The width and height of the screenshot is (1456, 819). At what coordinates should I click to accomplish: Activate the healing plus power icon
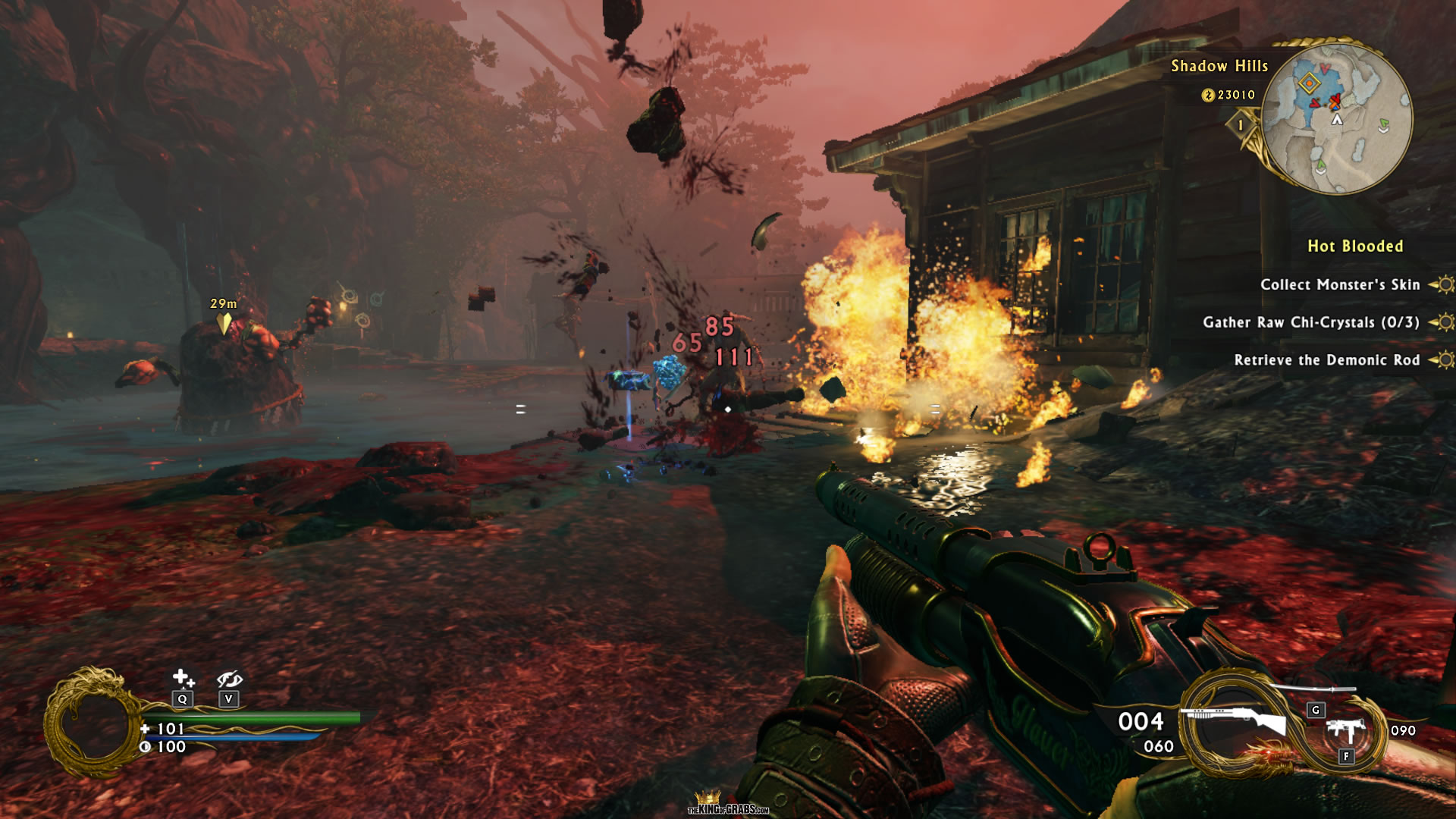(x=183, y=677)
